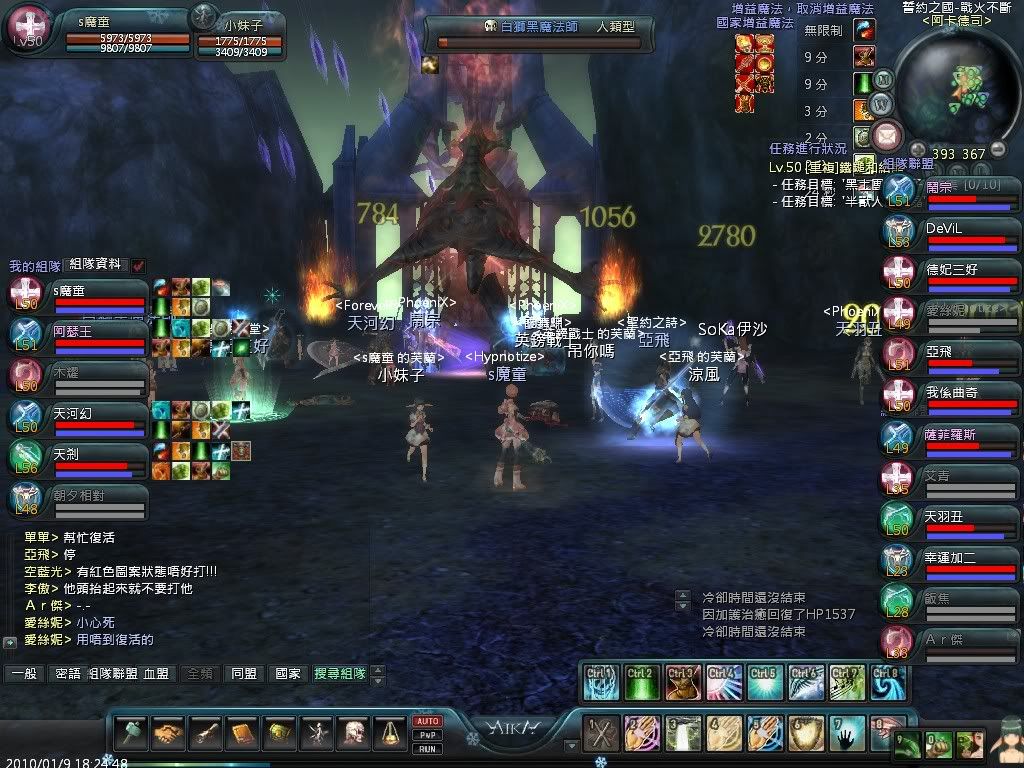Open the 密語 whisper chat tab
Screen dimensions: 1024x768
pyautogui.click(x=66, y=674)
